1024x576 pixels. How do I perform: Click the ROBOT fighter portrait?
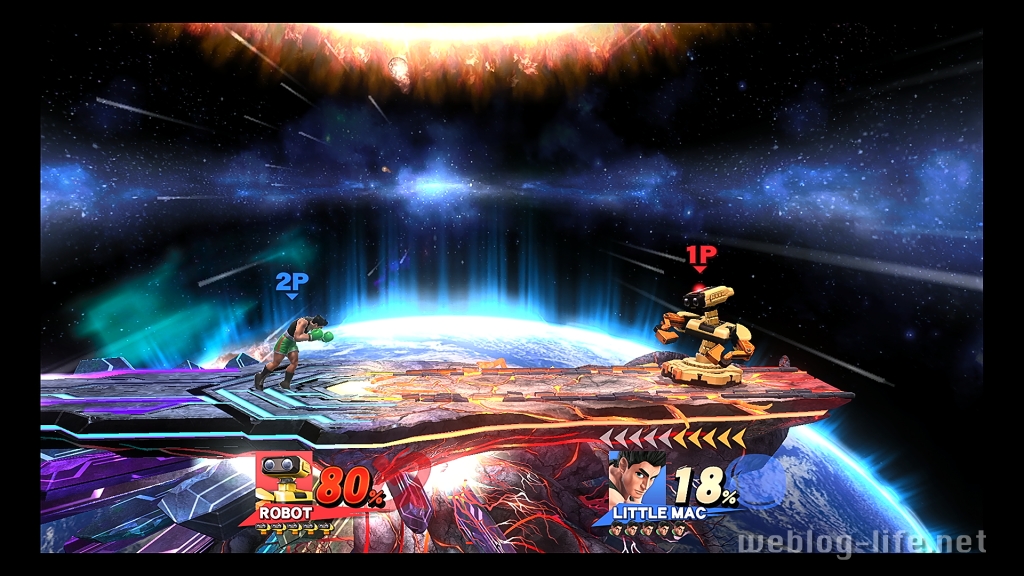click(285, 478)
